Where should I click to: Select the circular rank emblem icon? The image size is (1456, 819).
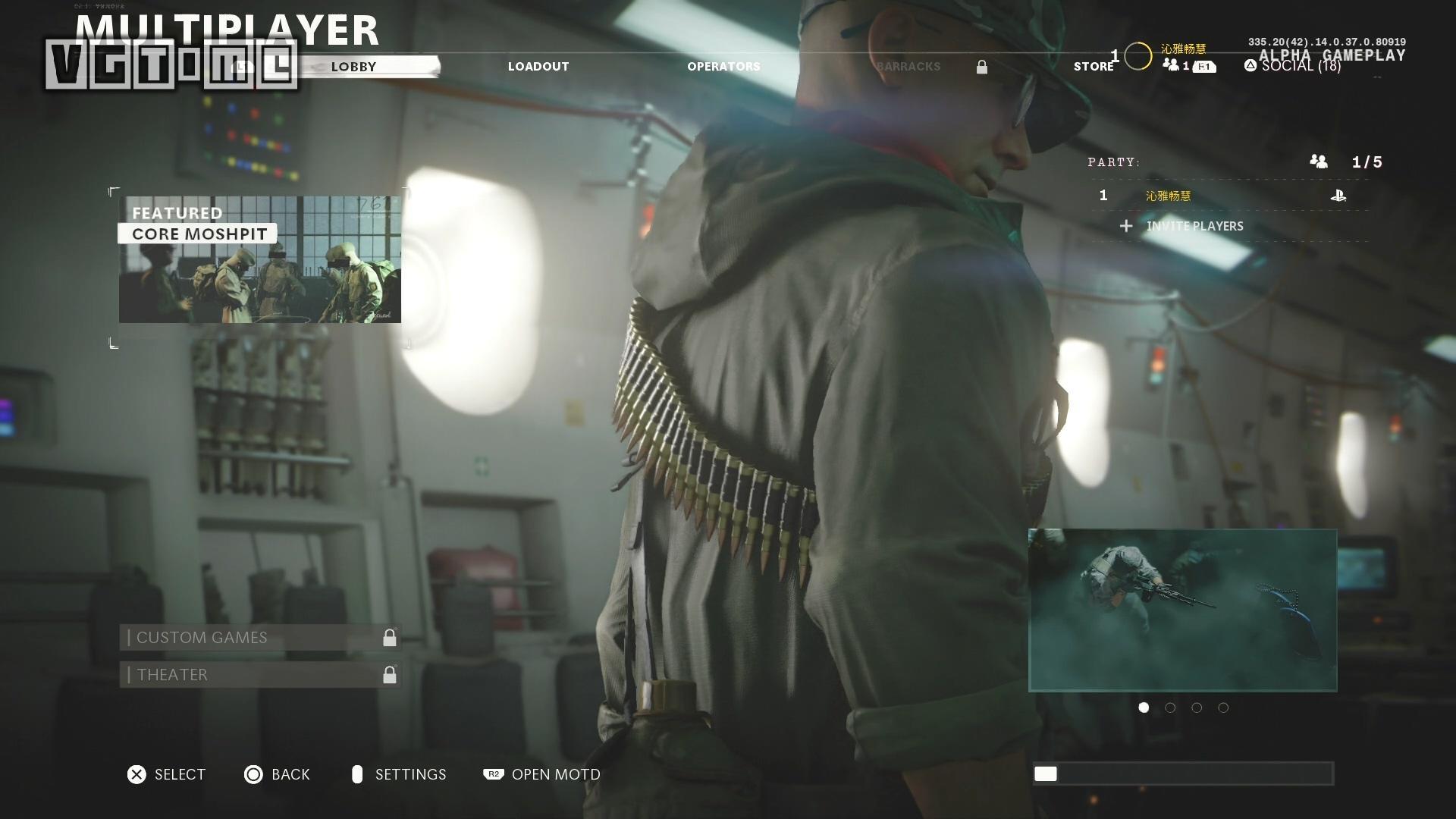click(1137, 55)
